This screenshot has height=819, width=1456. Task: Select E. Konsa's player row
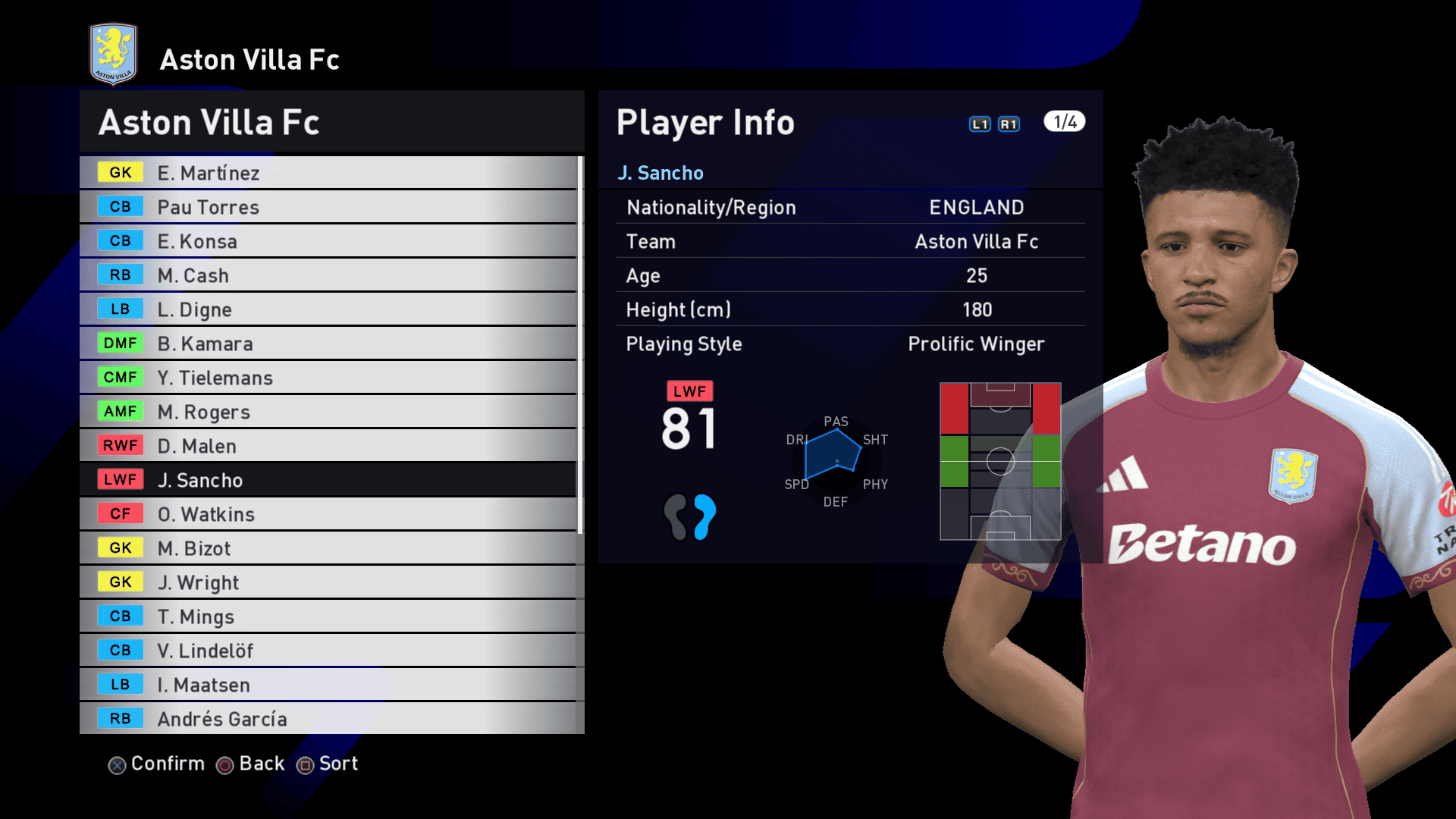coord(328,241)
